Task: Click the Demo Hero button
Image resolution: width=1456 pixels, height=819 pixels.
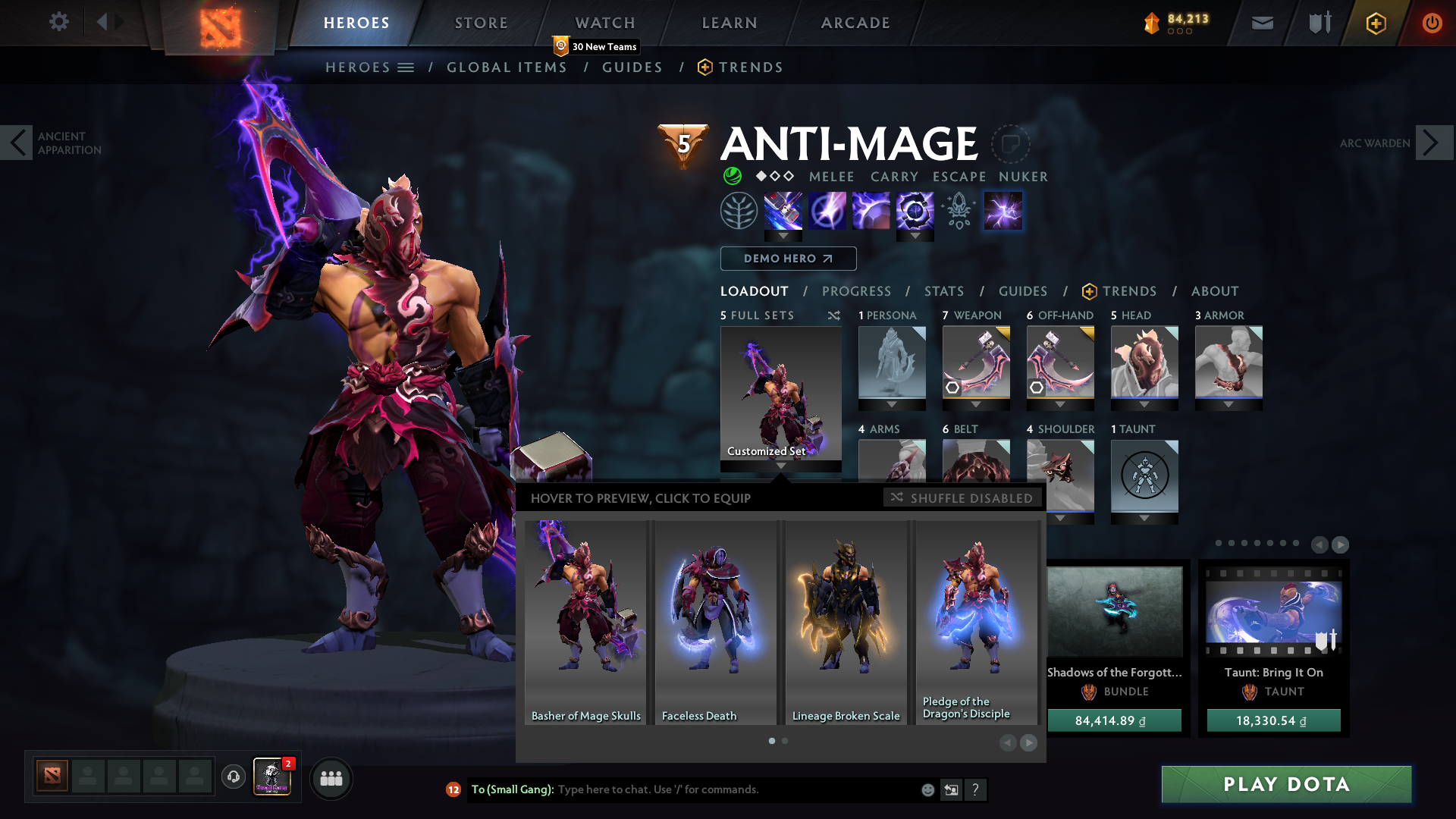Action: (x=788, y=259)
